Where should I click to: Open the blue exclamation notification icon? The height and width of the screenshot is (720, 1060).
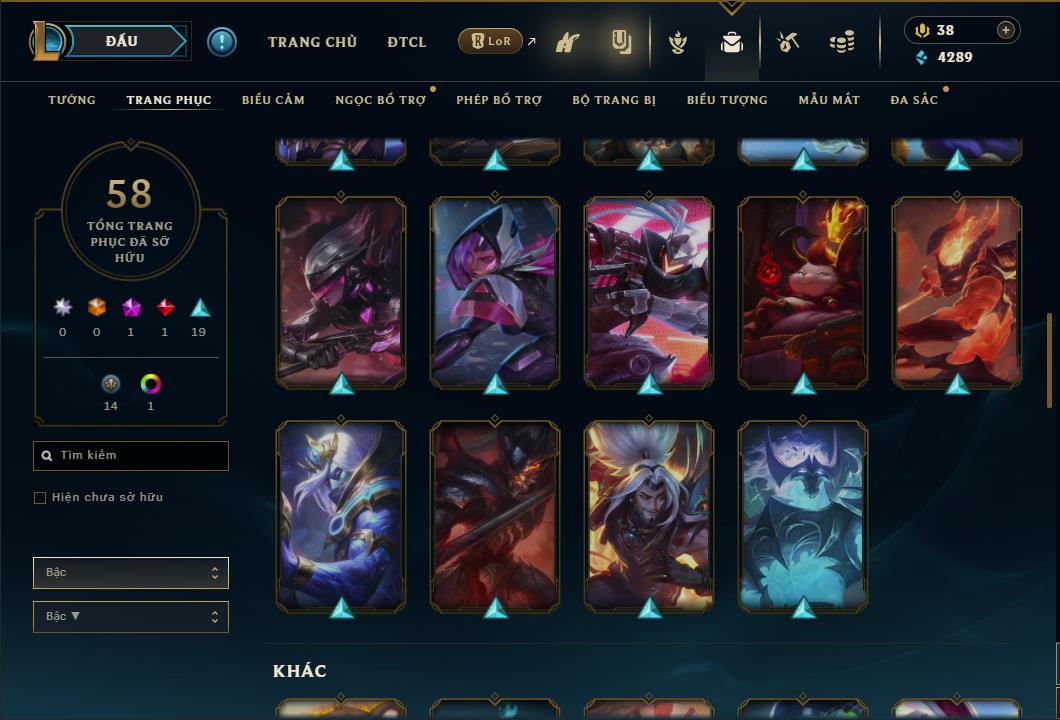[222, 41]
